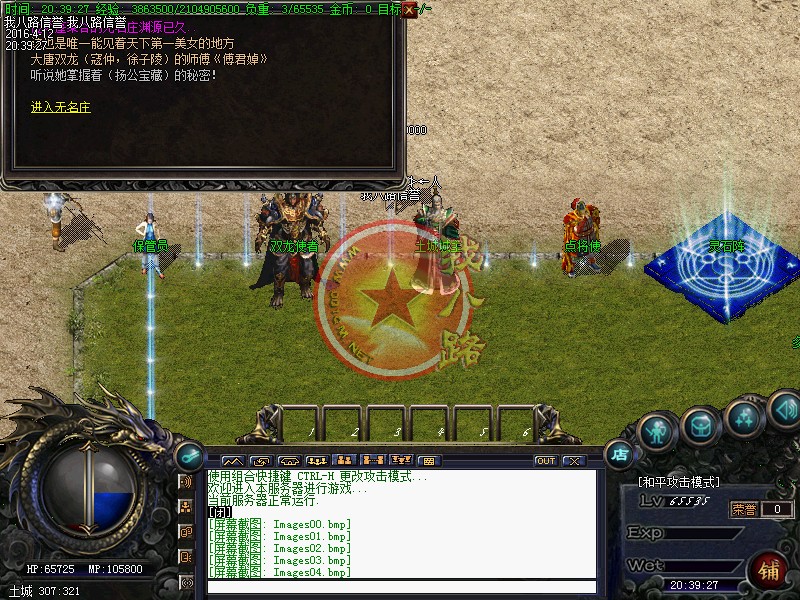Click the round link icon left of chat
The width and height of the screenshot is (800, 600).
(x=189, y=455)
